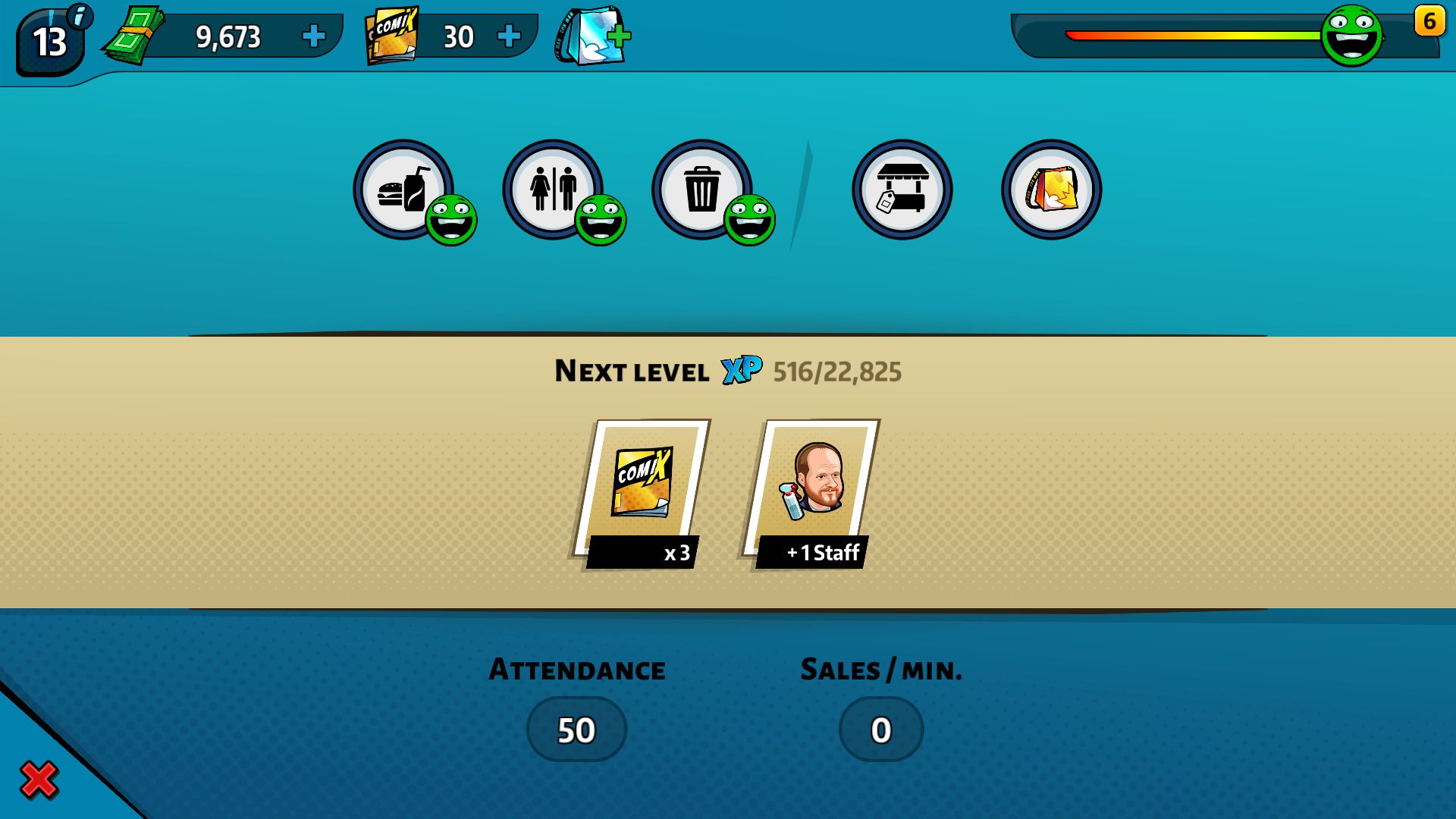
Task: Click the orange 6 badge in the corner
Action: point(1429,22)
